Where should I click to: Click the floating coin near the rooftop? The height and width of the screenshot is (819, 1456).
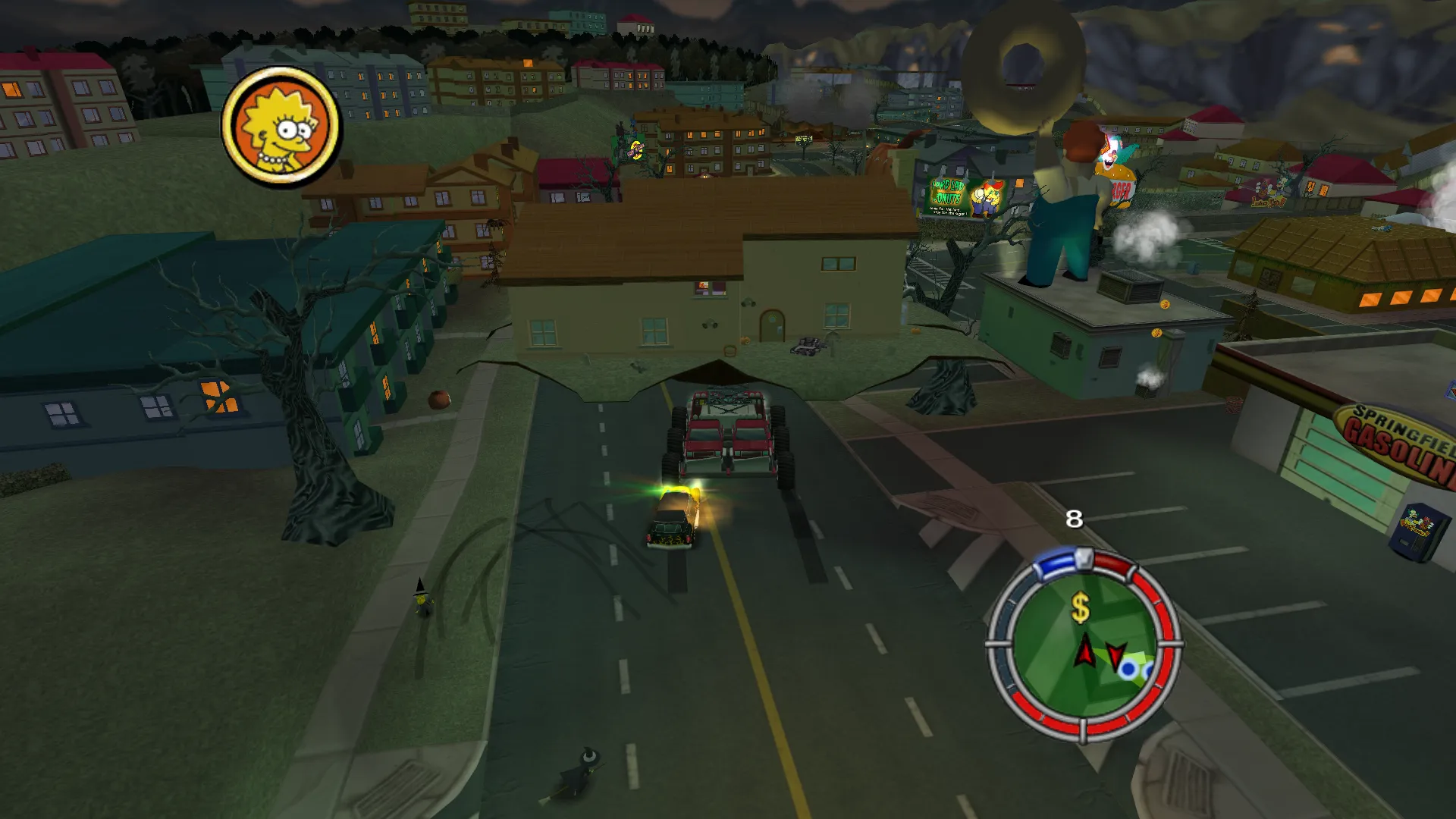[x=1166, y=305]
